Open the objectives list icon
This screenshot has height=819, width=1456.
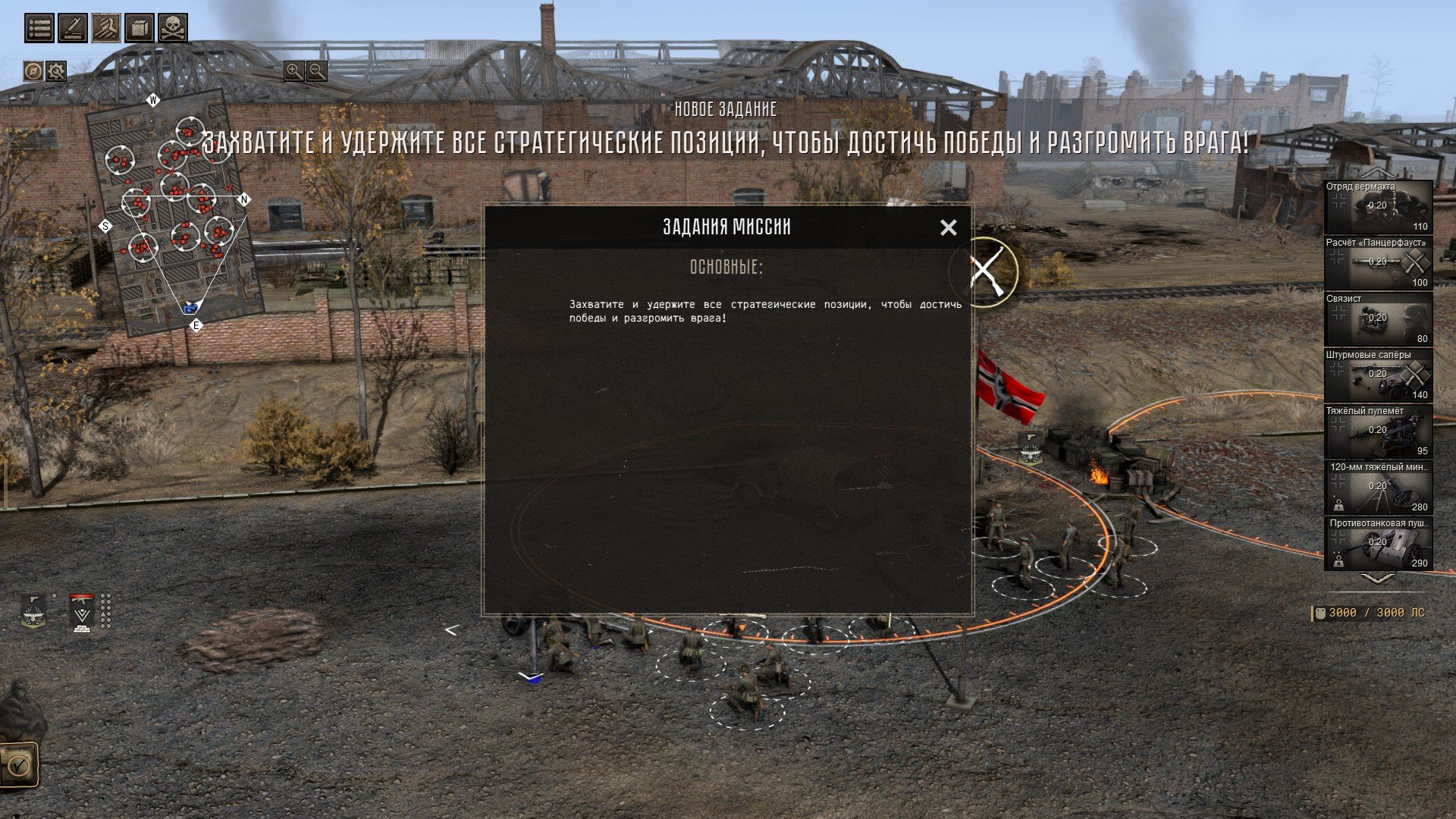click(39, 28)
